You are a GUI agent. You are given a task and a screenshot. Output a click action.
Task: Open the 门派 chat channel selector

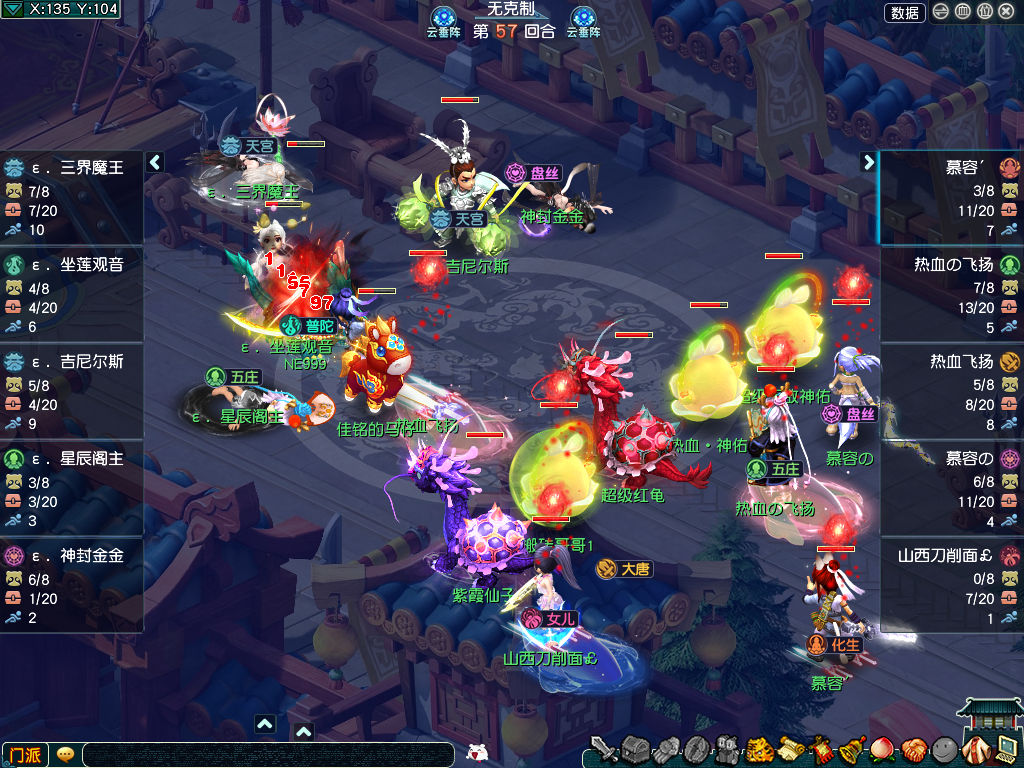point(25,754)
